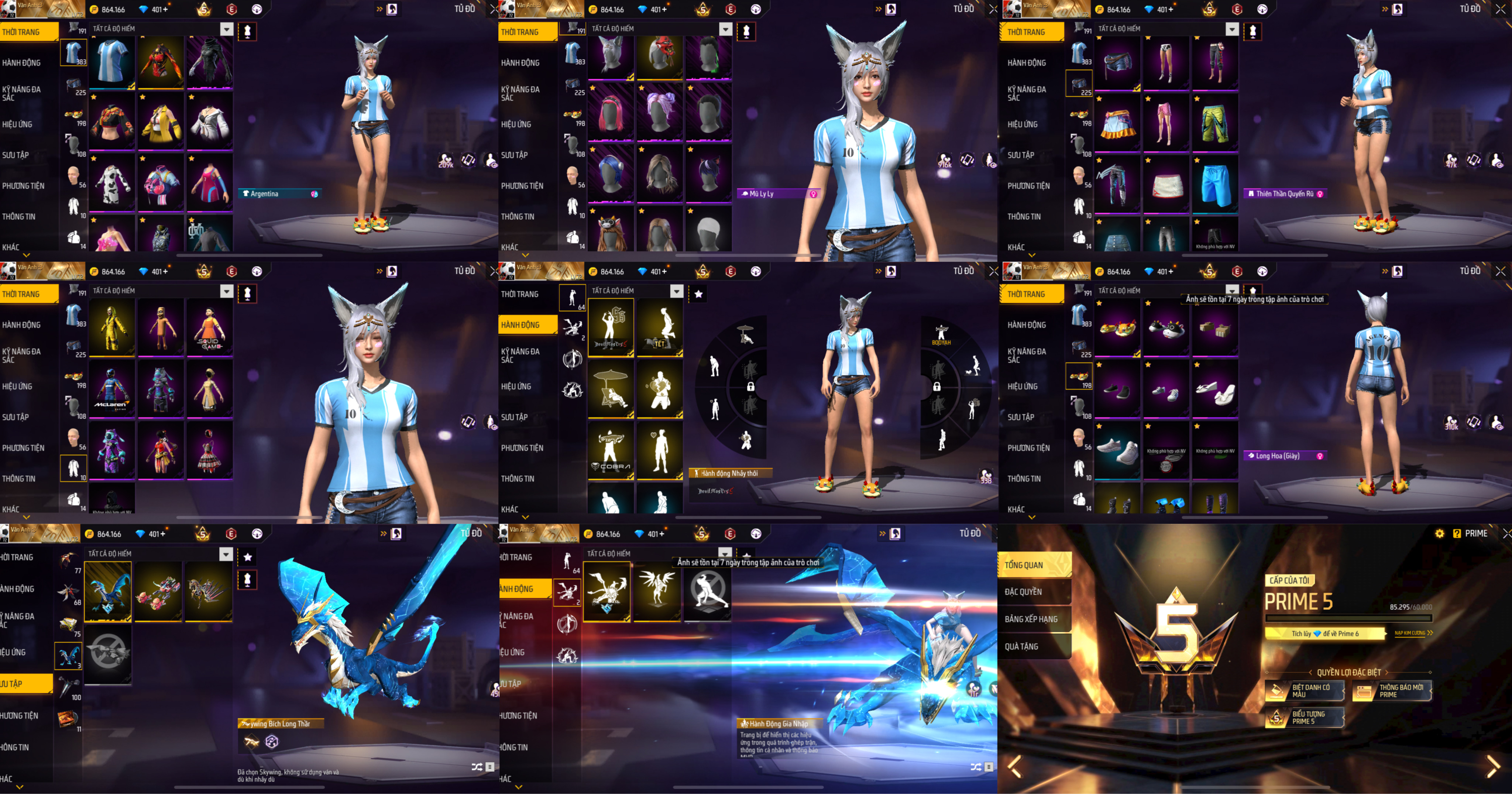The height and width of the screenshot is (794, 1512).
Task: Select the red oni mask headgear
Action: pyautogui.click(x=660, y=57)
